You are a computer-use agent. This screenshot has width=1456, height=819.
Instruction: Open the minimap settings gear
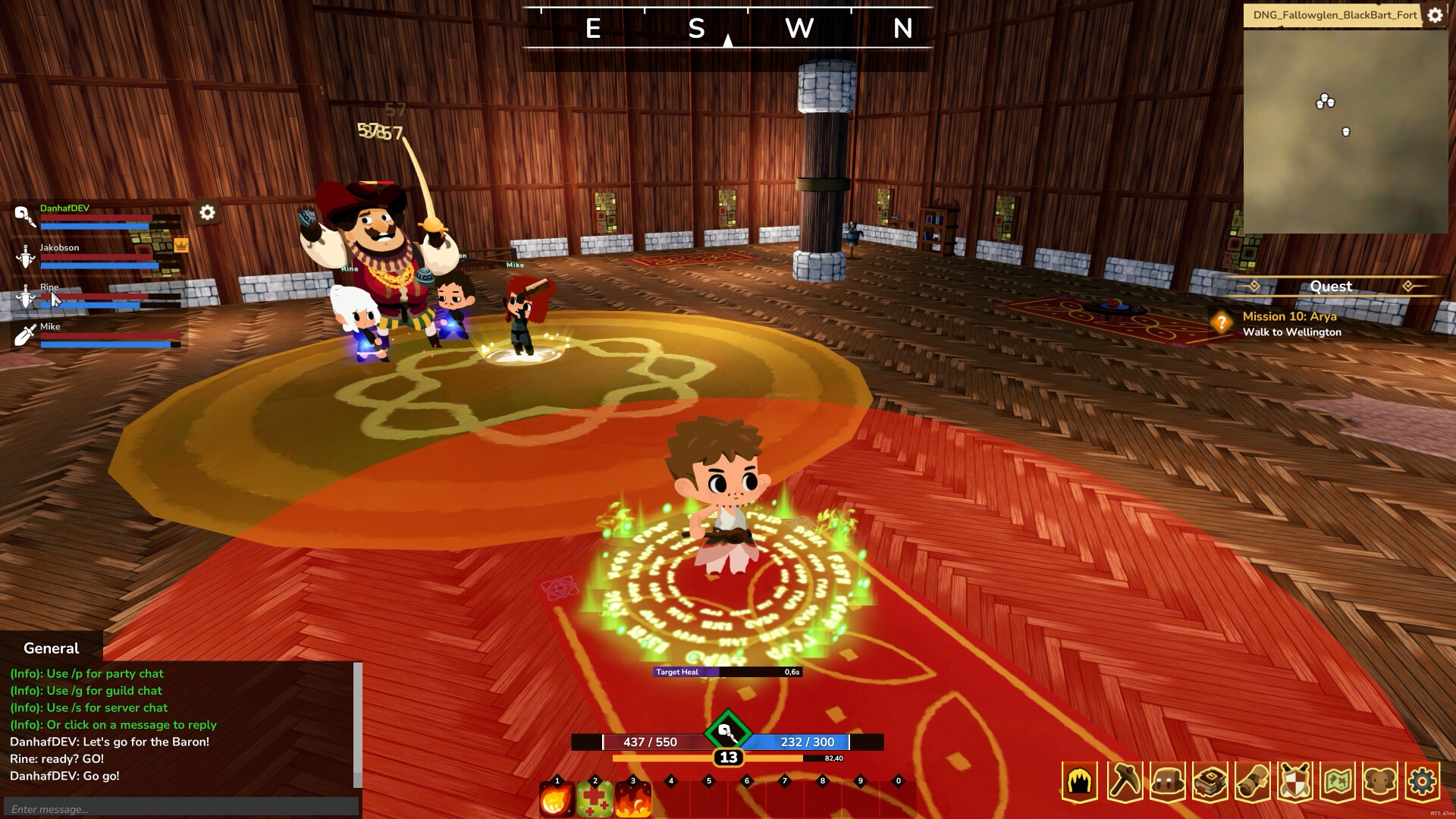1435,14
